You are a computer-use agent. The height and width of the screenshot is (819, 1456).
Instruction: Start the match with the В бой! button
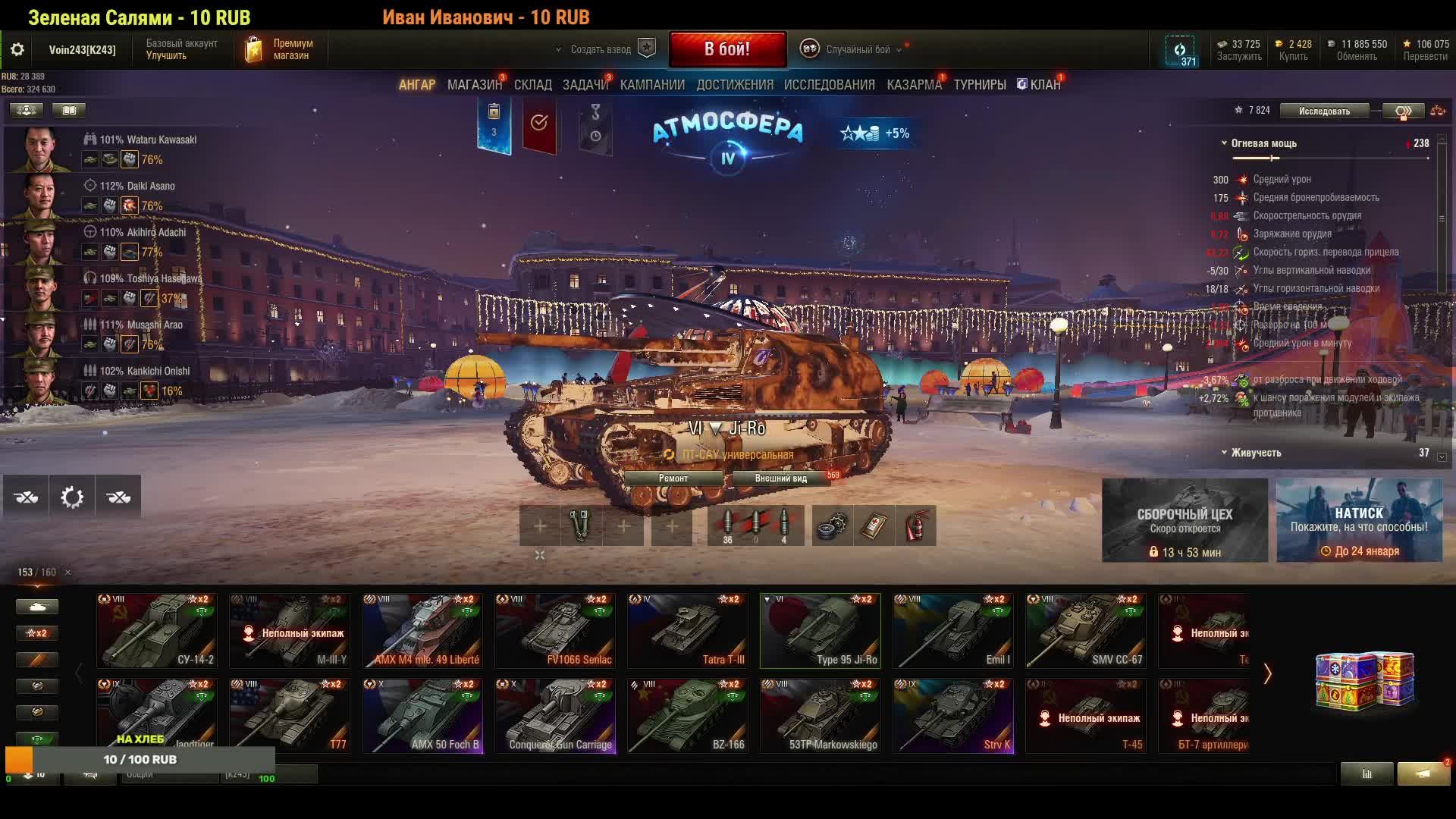coord(727,49)
